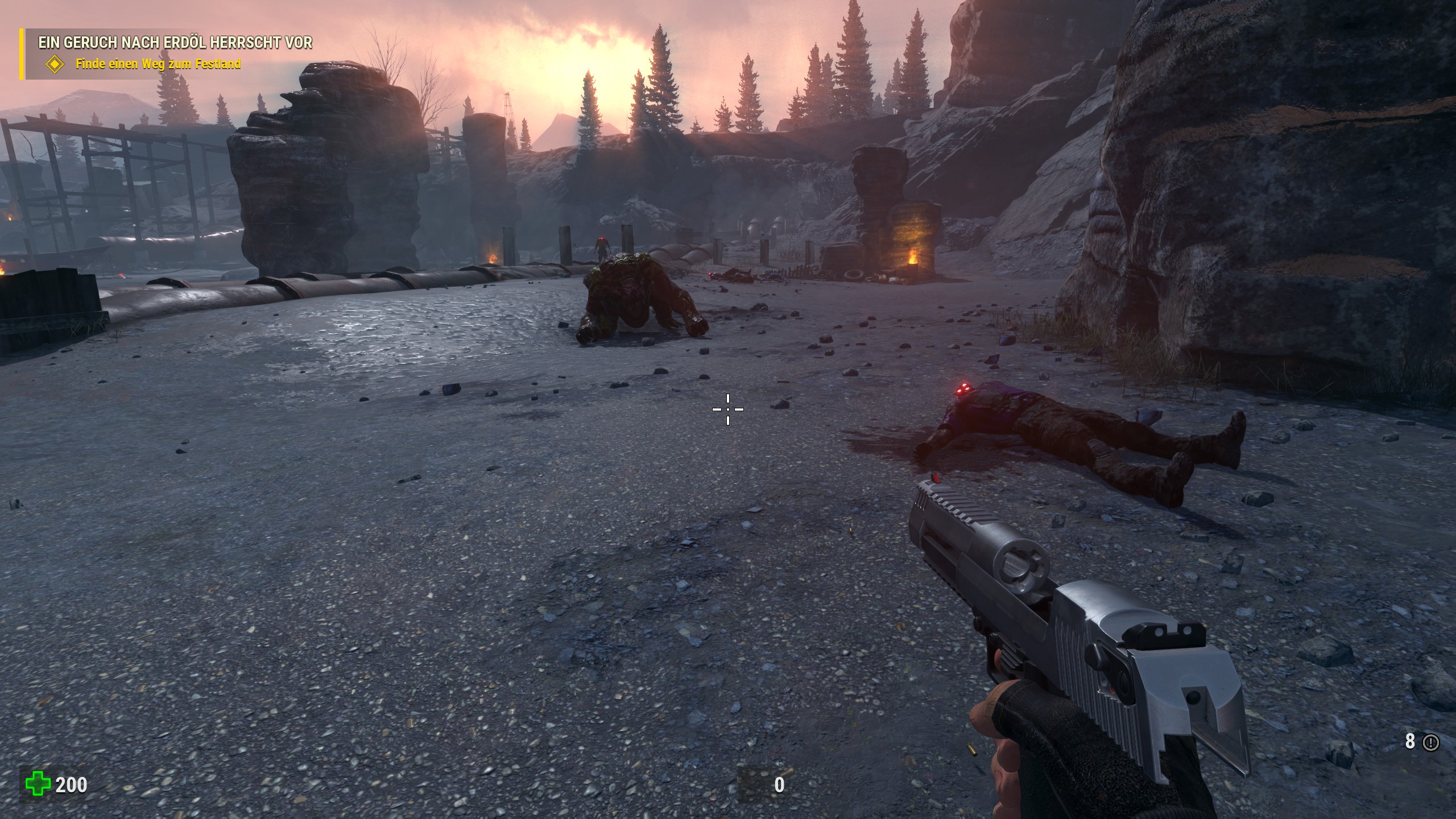Click the circular exclamation icon beside 8

(x=1431, y=742)
